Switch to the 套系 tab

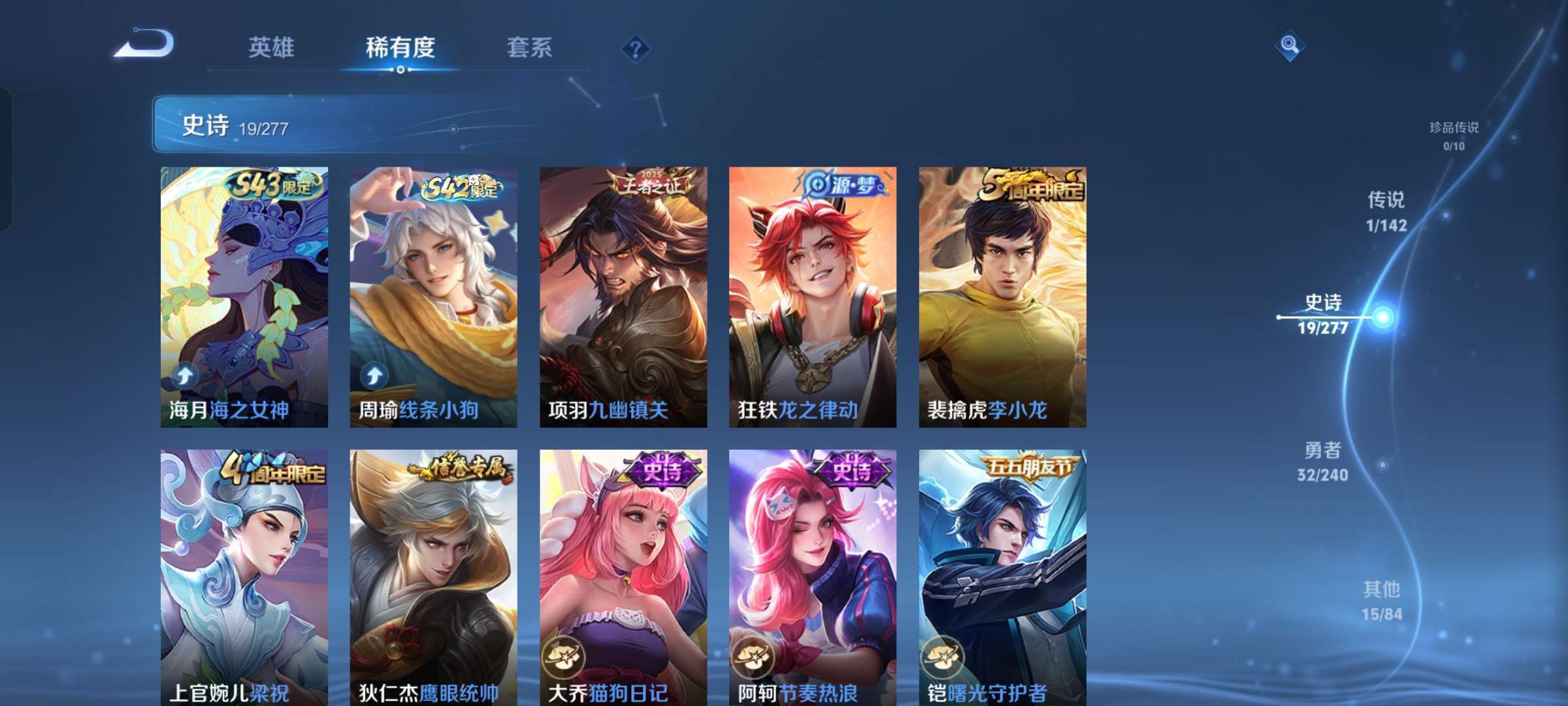[529, 47]
